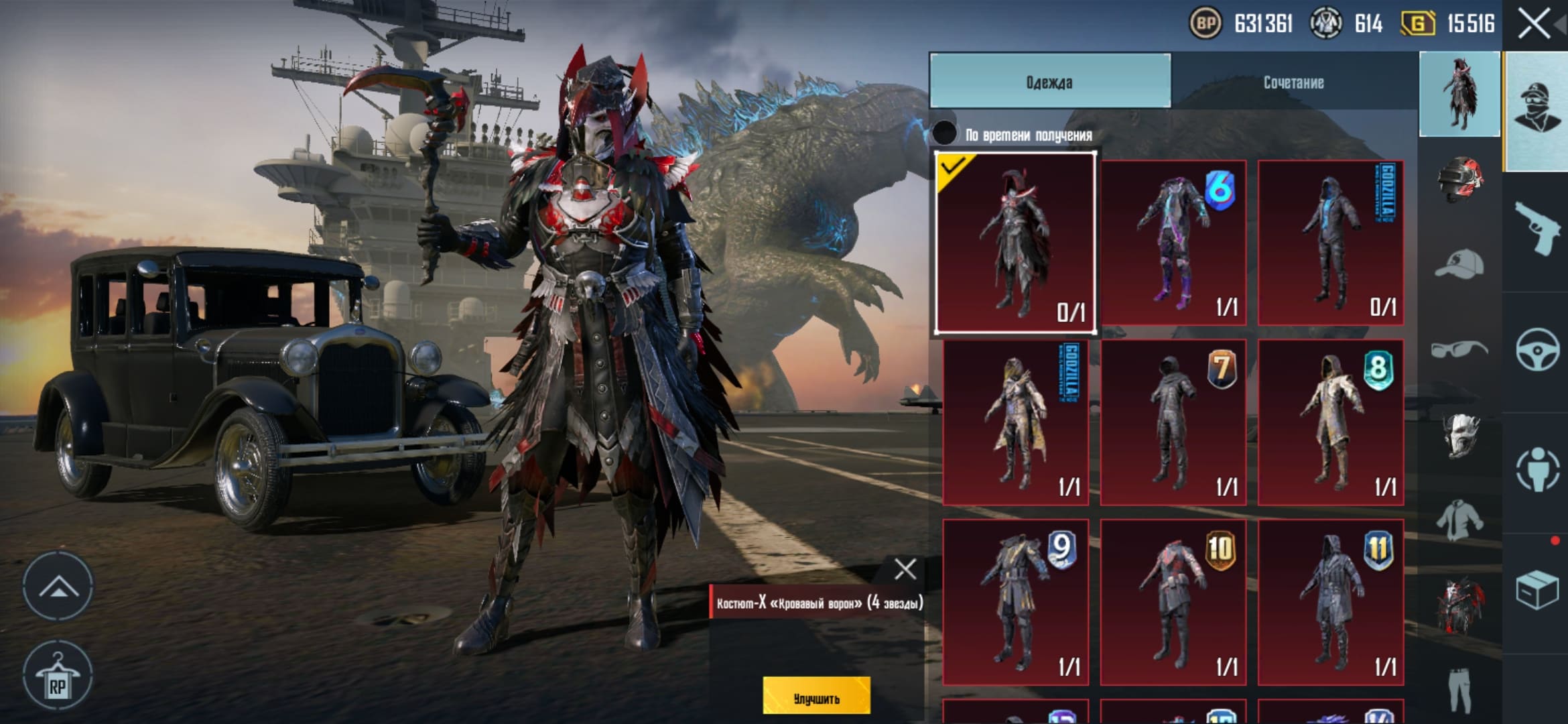Toggle the По времени получения sort option
Screen dimensions: 1568x724
pyautogui.click(x=945, y=133)
